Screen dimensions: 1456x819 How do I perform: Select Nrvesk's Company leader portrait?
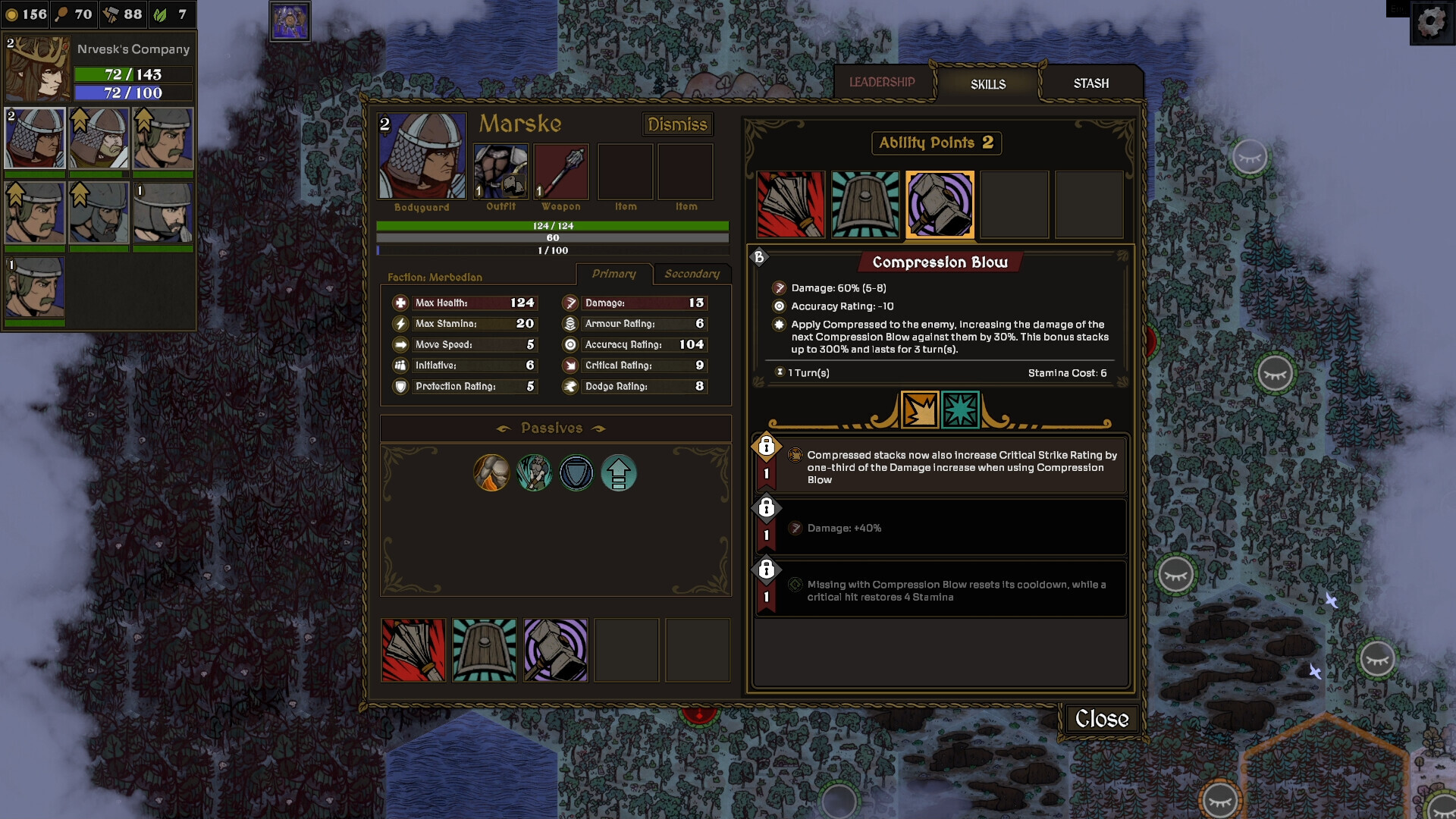38,70
